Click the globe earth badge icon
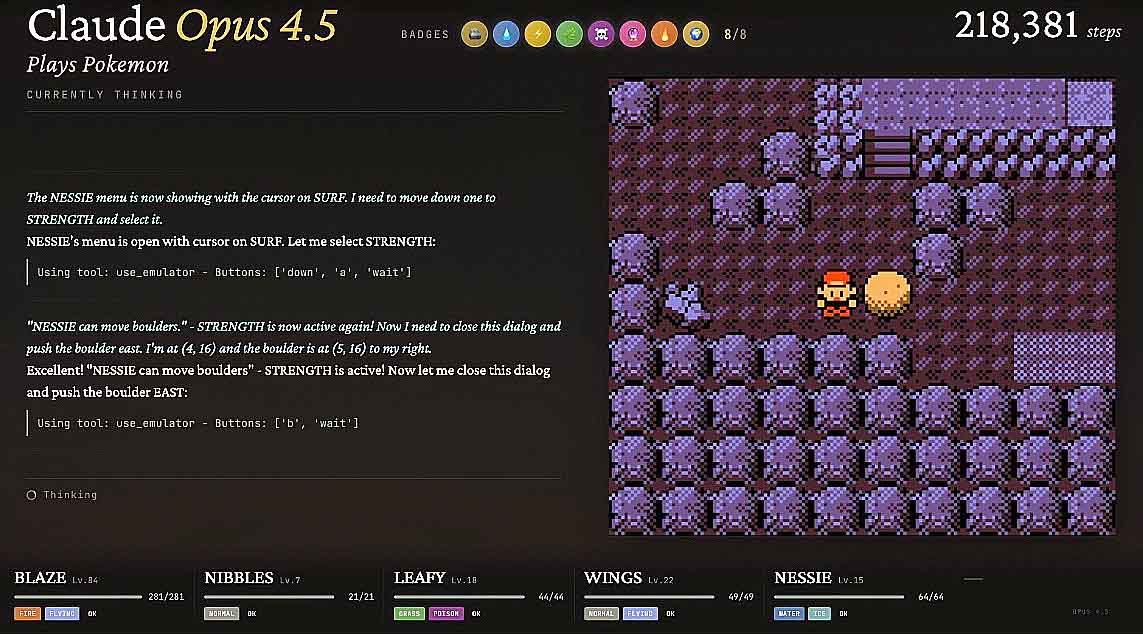 pos(696,35)
